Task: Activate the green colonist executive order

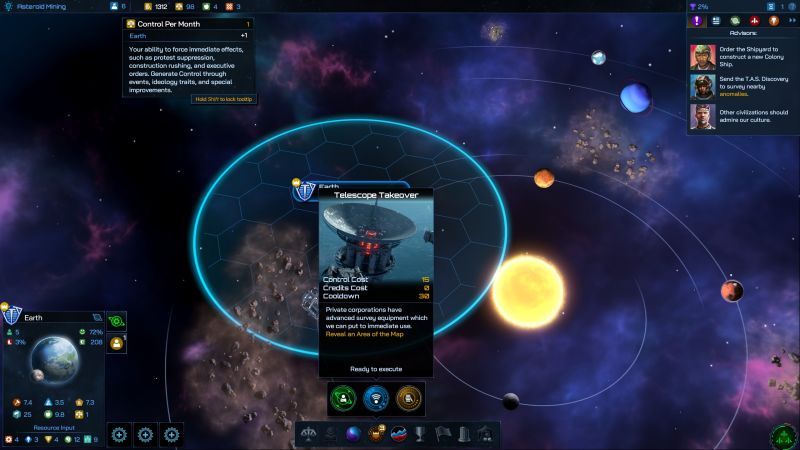Action: click(x=344, y=398)
